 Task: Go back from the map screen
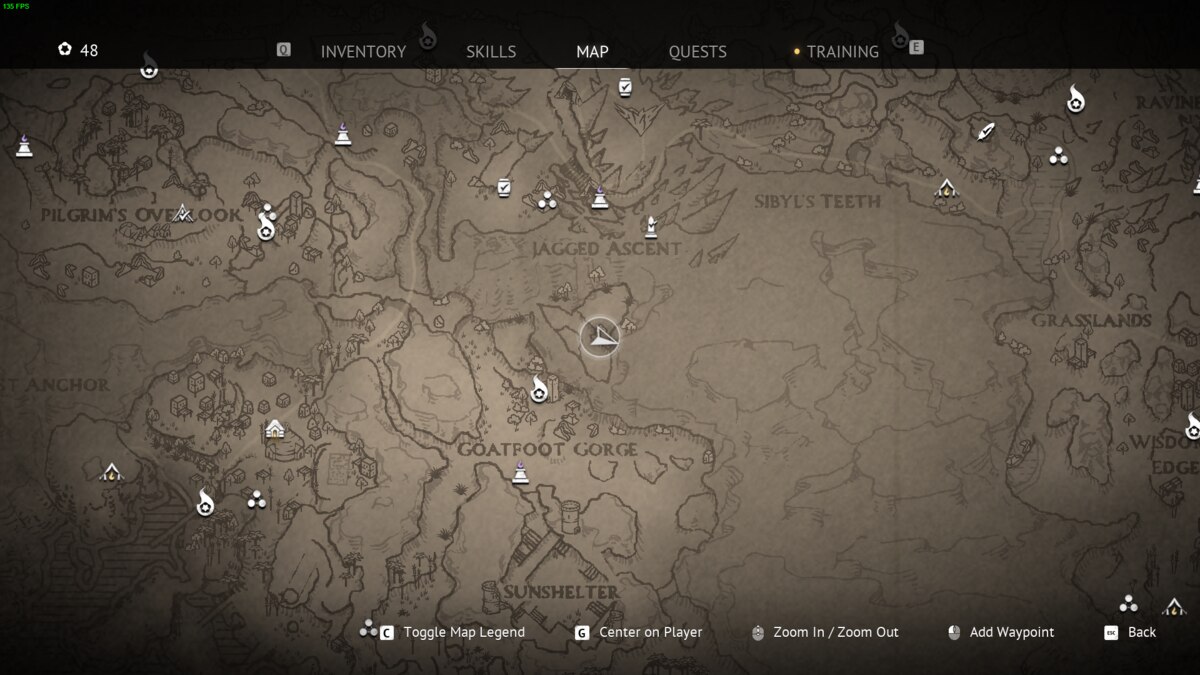point(1141,632)
